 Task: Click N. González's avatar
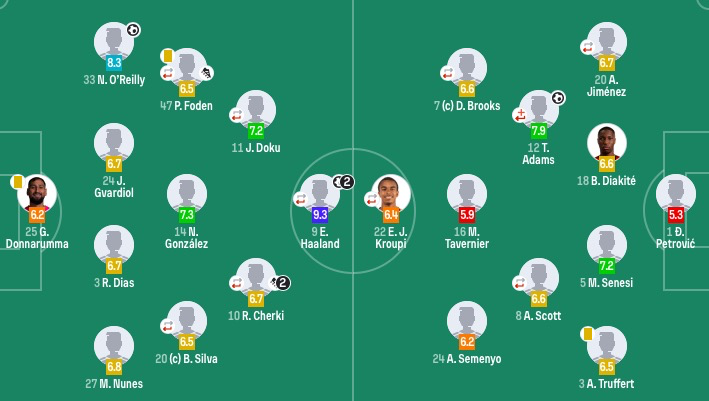click(x=187, y=194)
